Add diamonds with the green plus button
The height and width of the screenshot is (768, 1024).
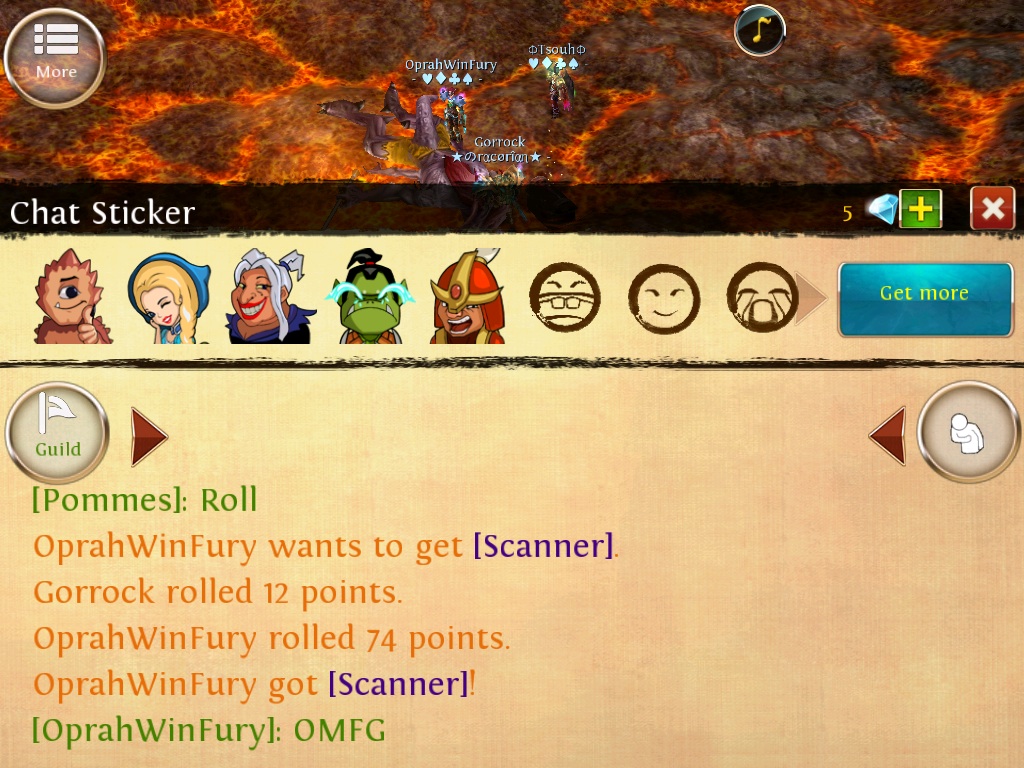click(920, 209)
